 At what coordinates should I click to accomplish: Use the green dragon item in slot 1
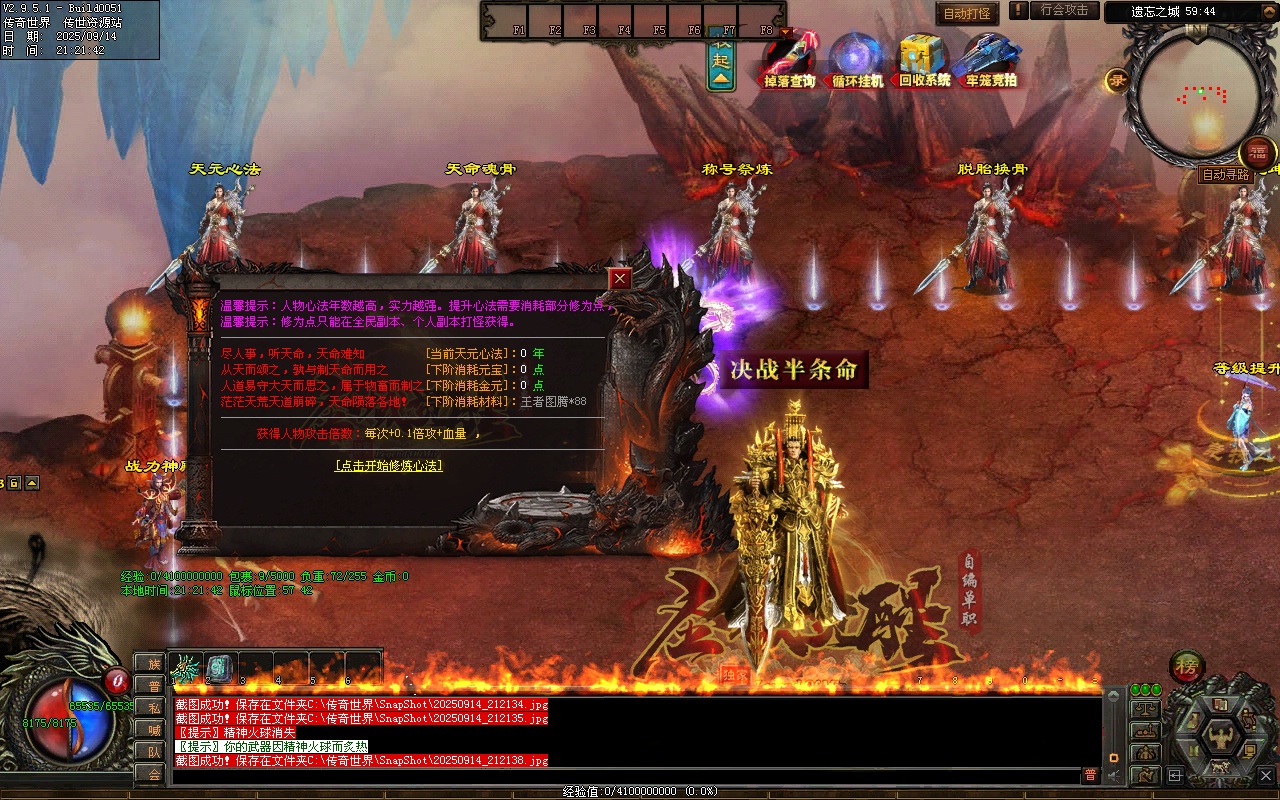pos(186,668)
